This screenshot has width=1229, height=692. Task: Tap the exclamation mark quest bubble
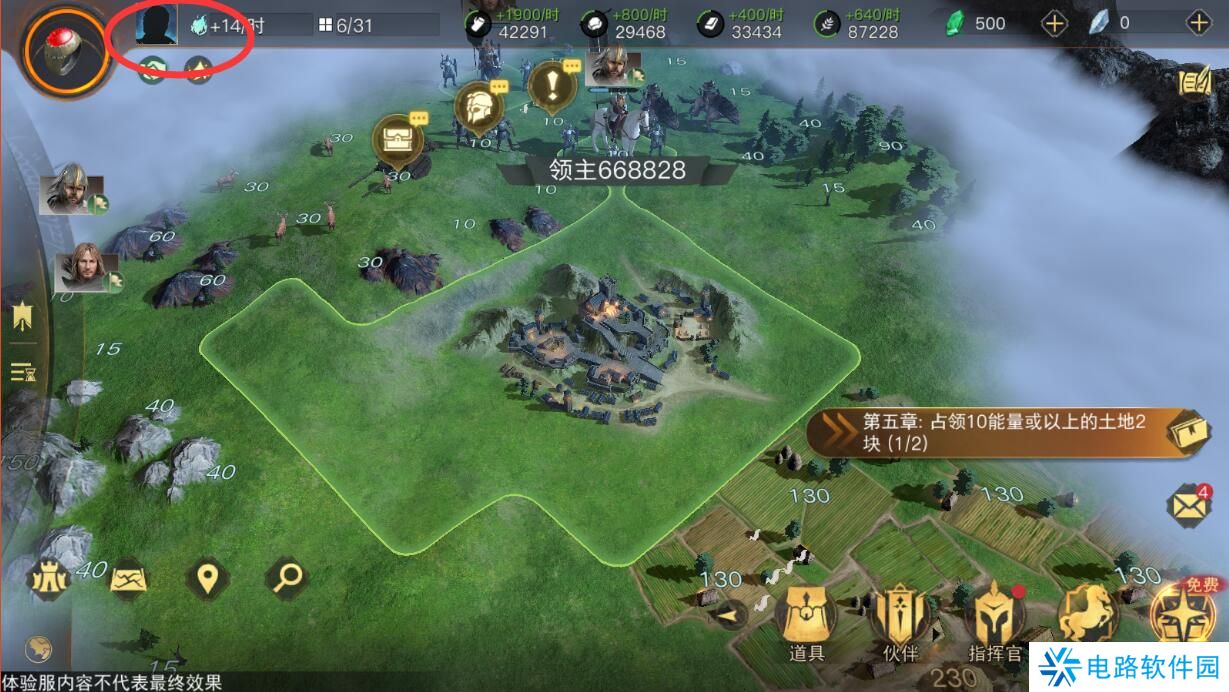[551, 86]
